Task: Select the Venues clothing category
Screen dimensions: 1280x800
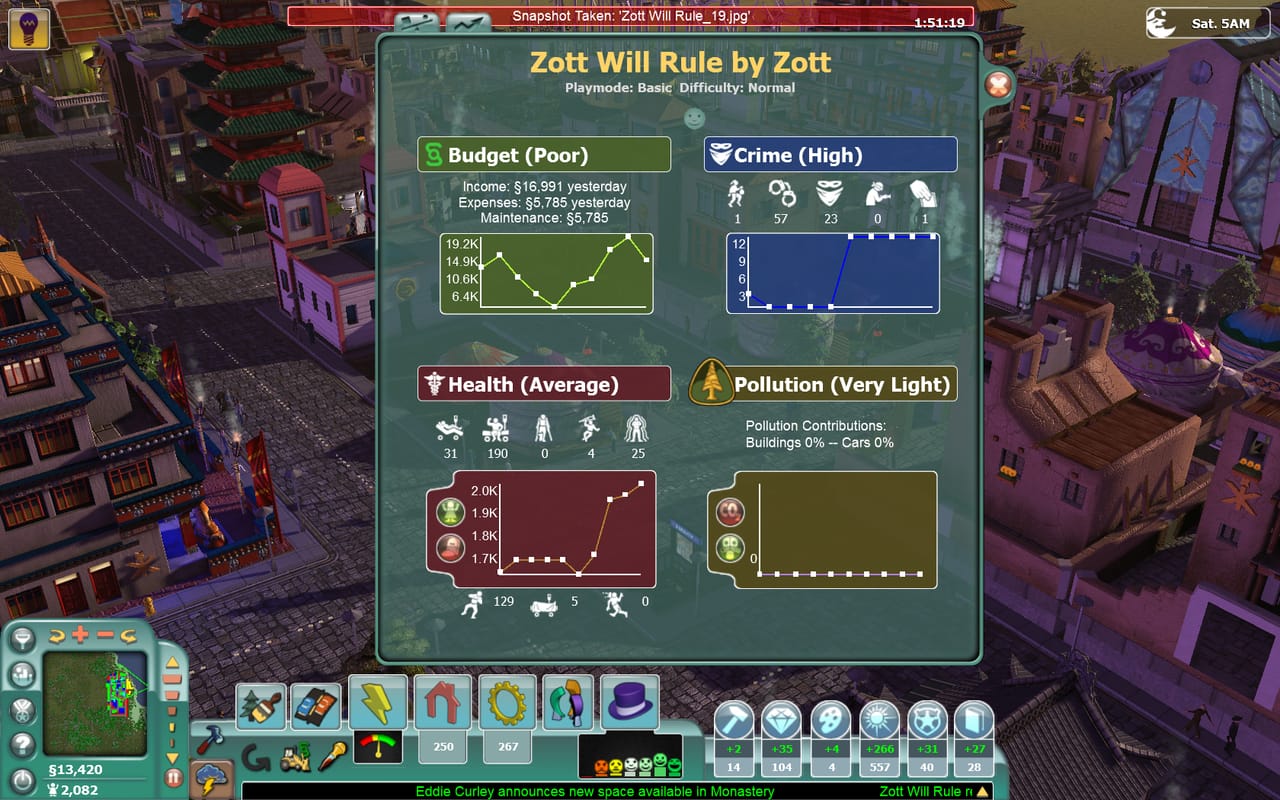Action: tap(570, 702)
